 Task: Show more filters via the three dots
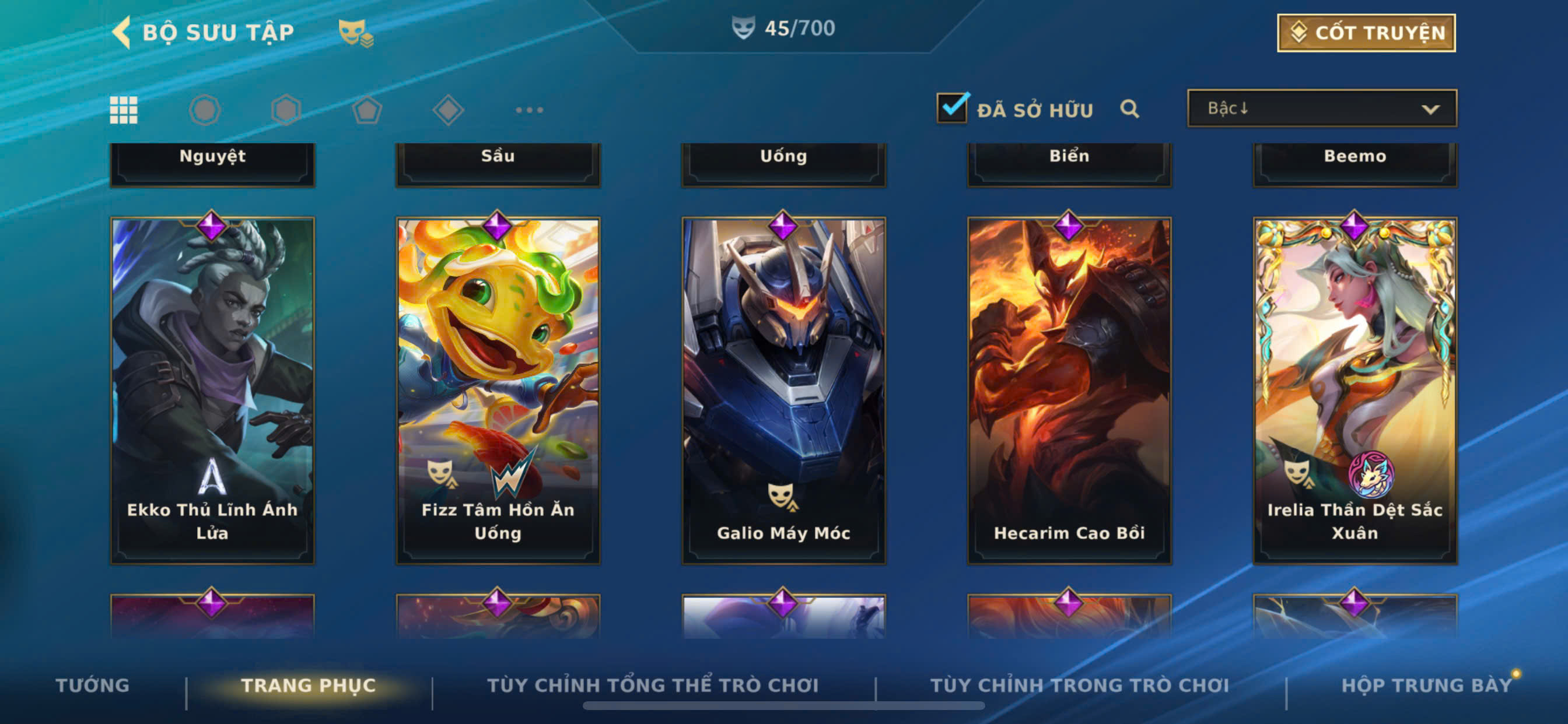coord(529,110)
